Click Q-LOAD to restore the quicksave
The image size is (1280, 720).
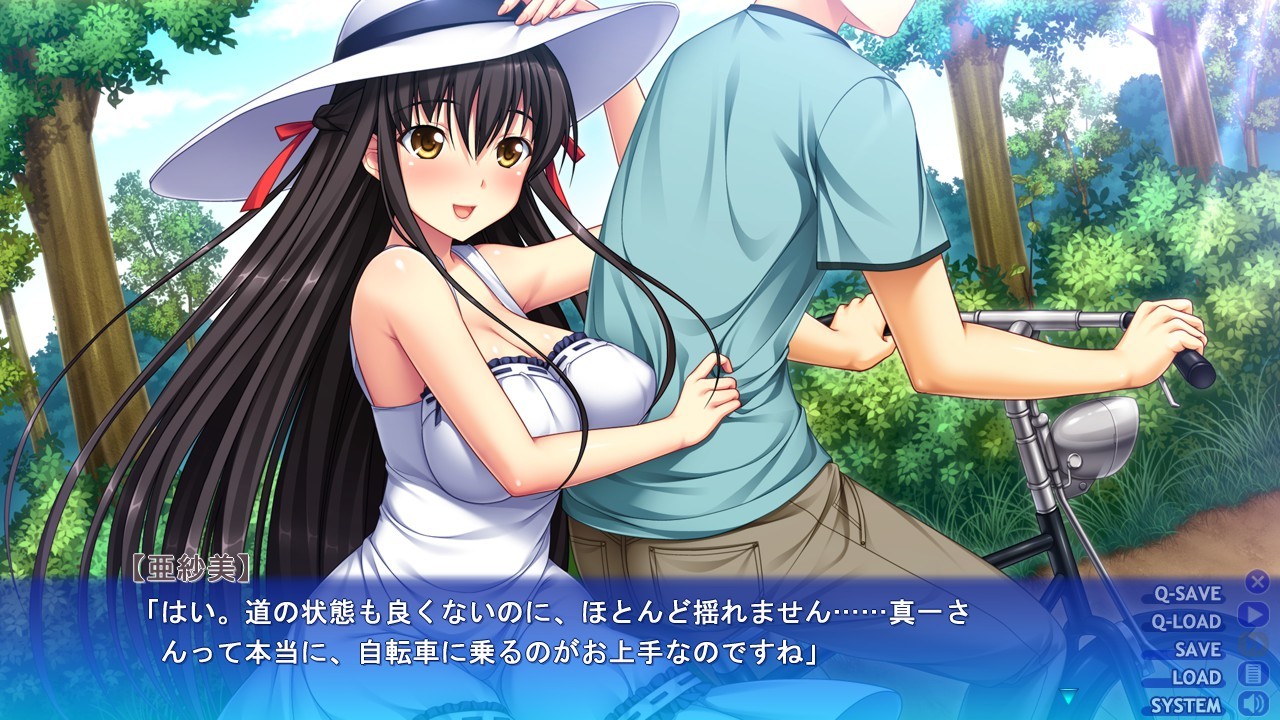pyautogui.click(x=1185, y=620)
